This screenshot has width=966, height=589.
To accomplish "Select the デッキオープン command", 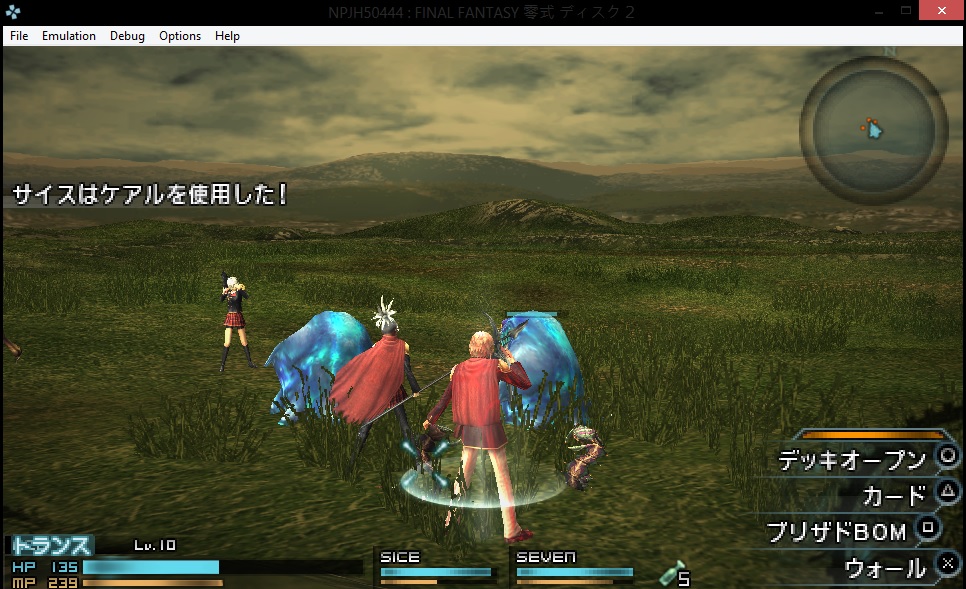I will (x=852, y=460).
